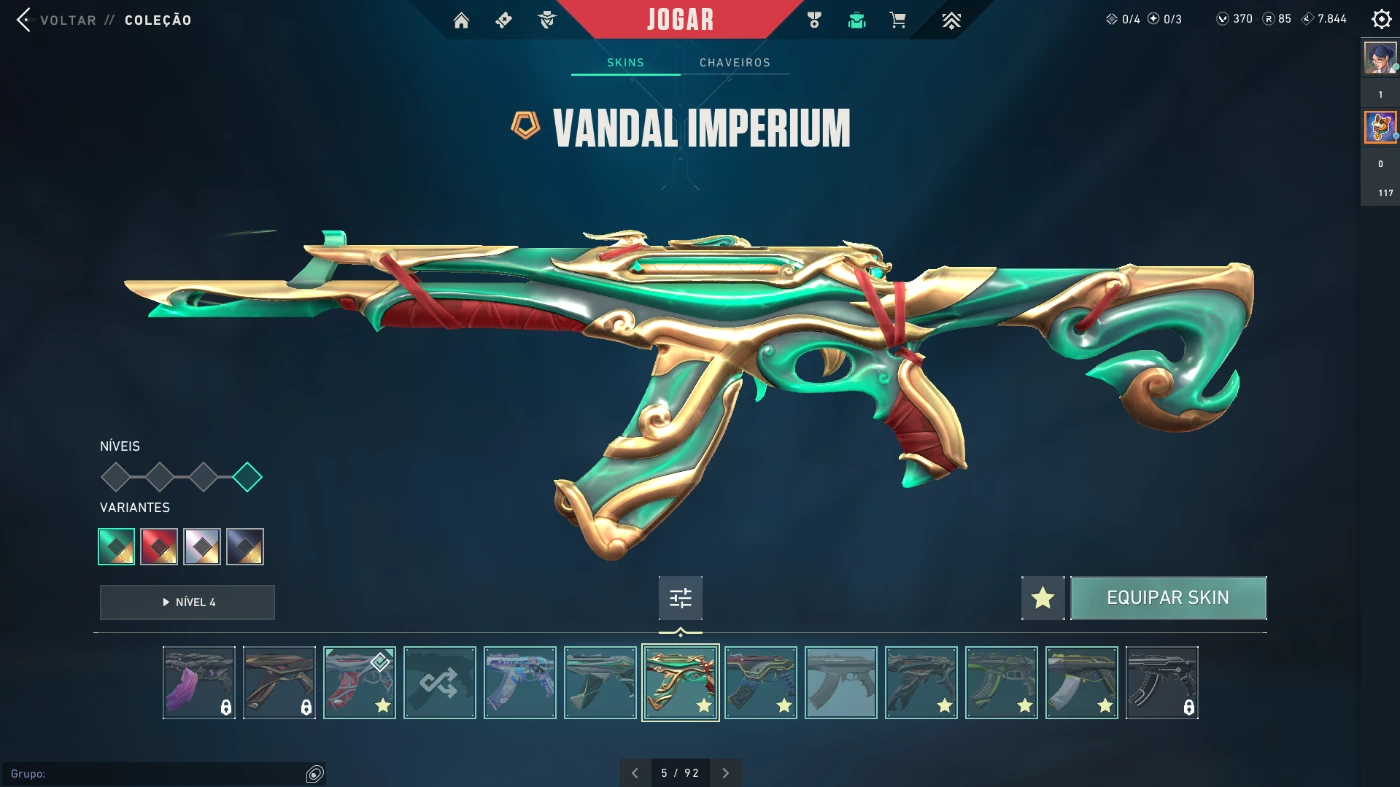
Task: Select the locked purple Vandal skin thumbnail
Action: 199,683
